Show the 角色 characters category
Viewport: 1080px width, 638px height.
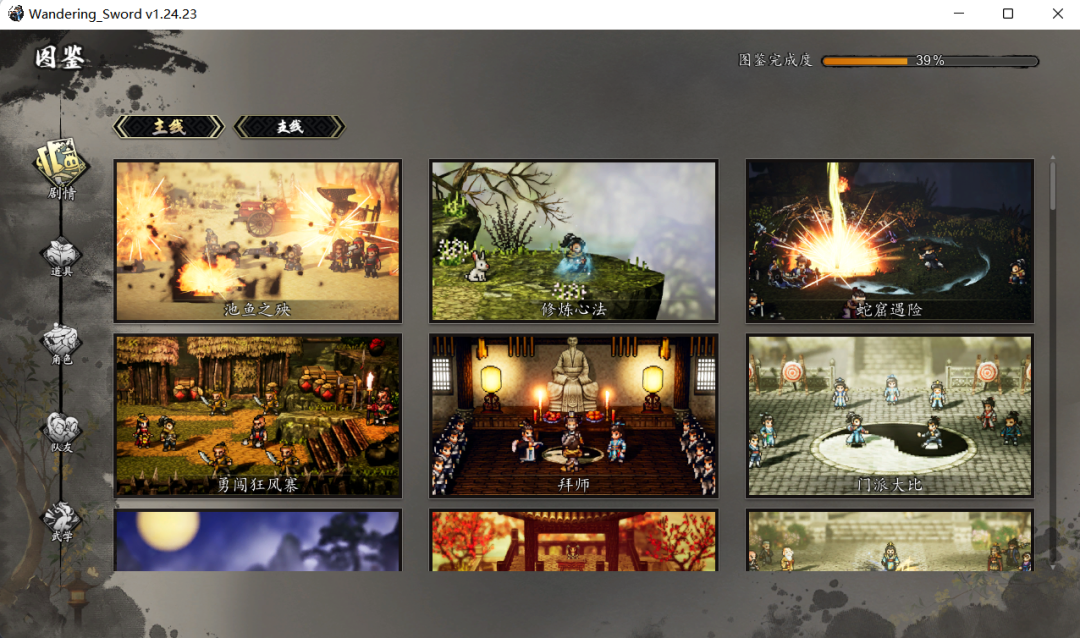(x=61, y=344)
